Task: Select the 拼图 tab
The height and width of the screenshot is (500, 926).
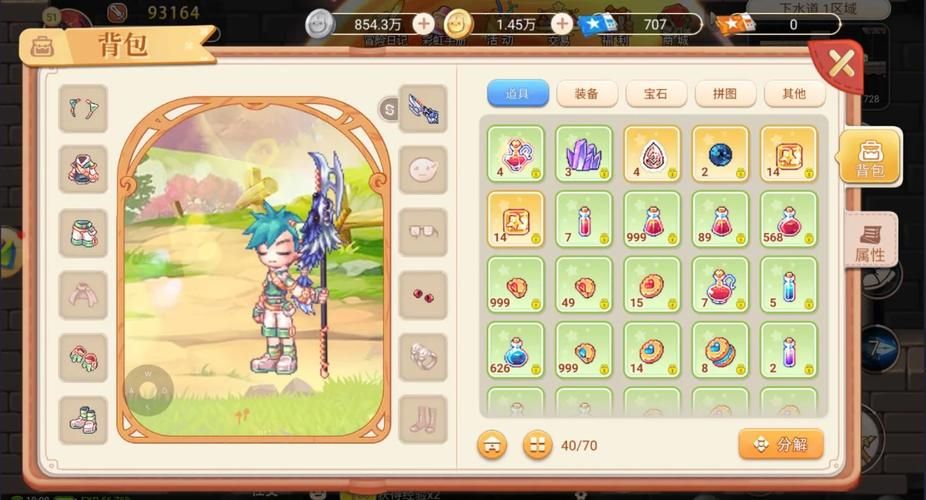Action: (x=725, y=94)
